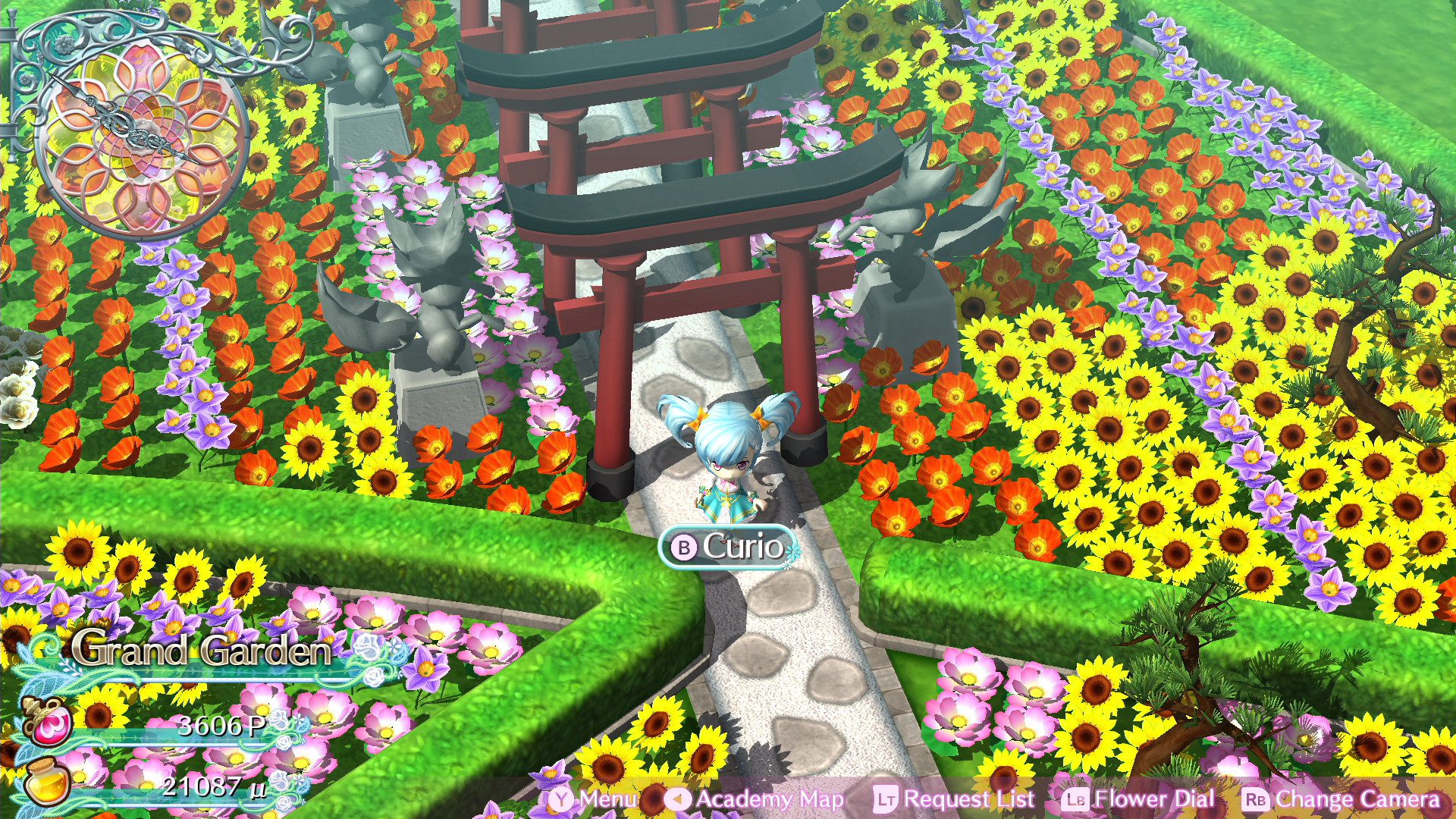Open the Request List option

click(x=969, y=799)
